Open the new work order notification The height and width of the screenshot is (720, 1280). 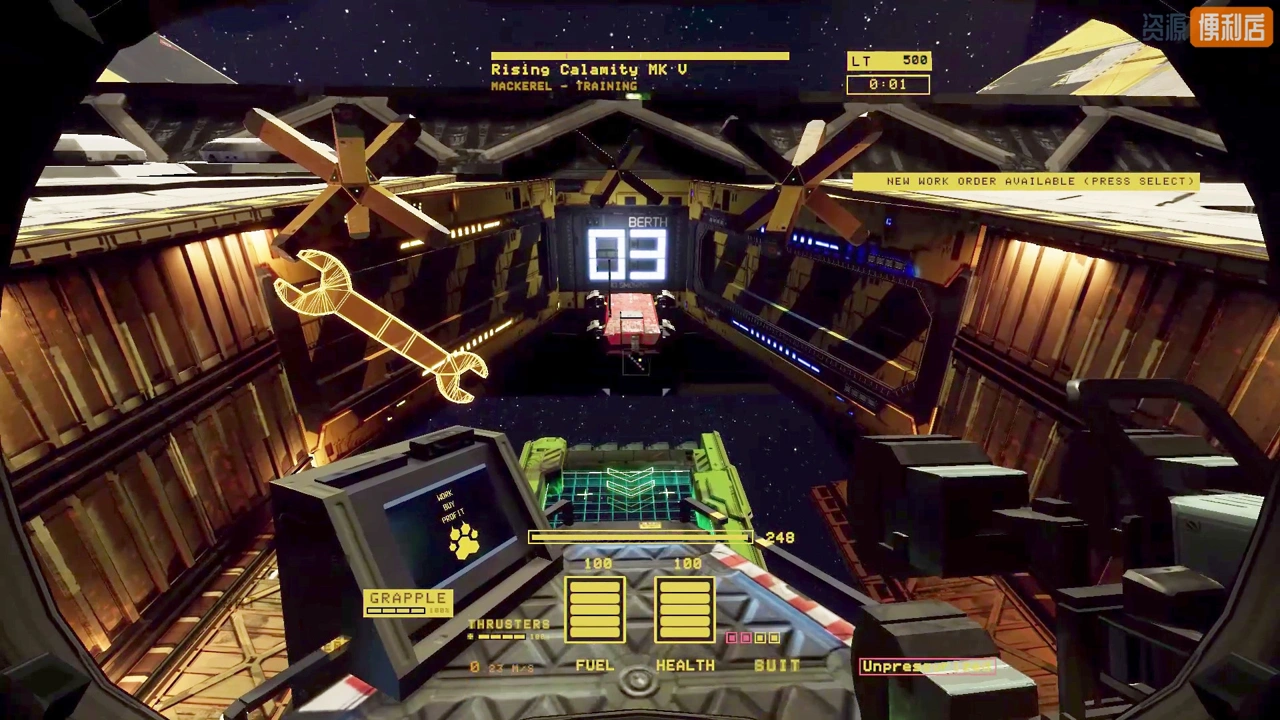(x=1025, y=182)
